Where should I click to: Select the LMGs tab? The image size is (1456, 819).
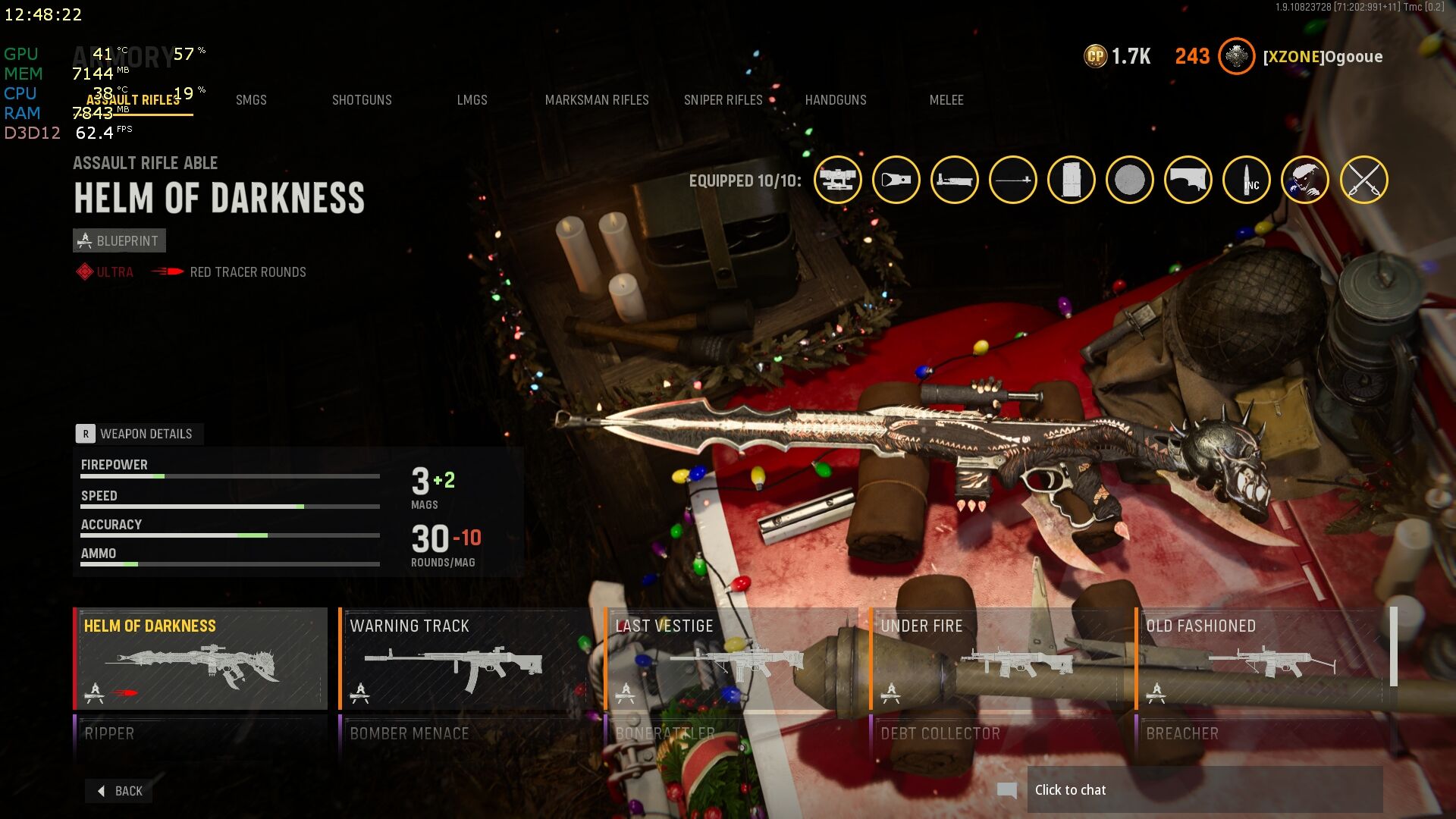472,100
